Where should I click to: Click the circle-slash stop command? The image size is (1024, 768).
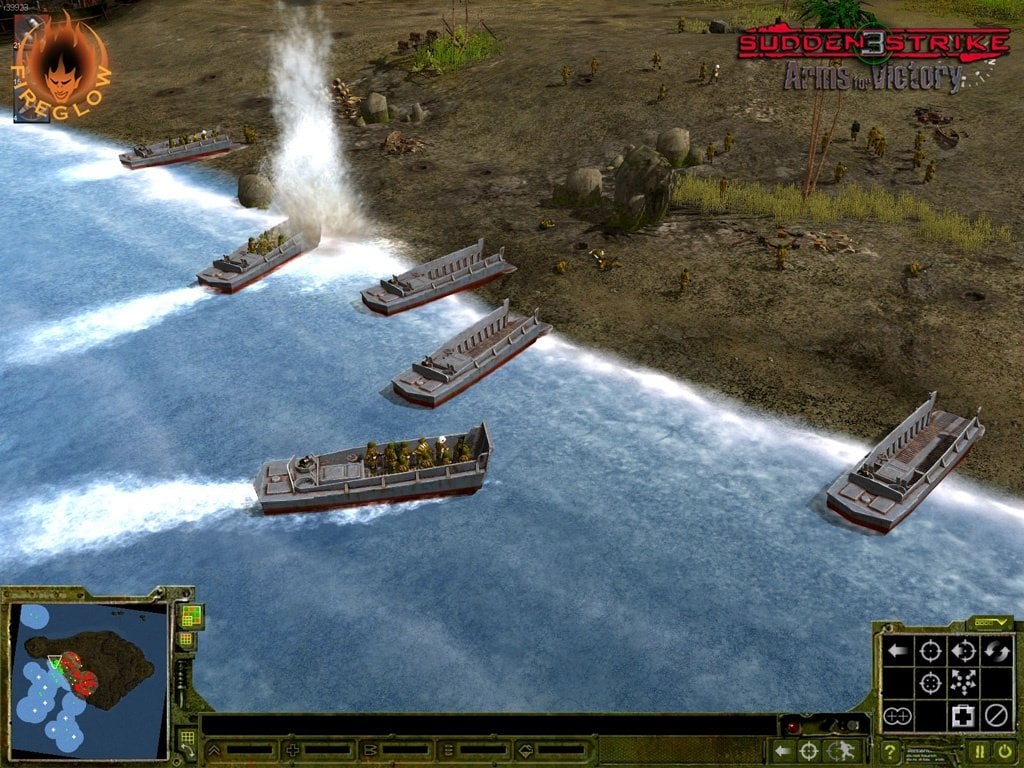pyautogui.click(x=995, y=716)
